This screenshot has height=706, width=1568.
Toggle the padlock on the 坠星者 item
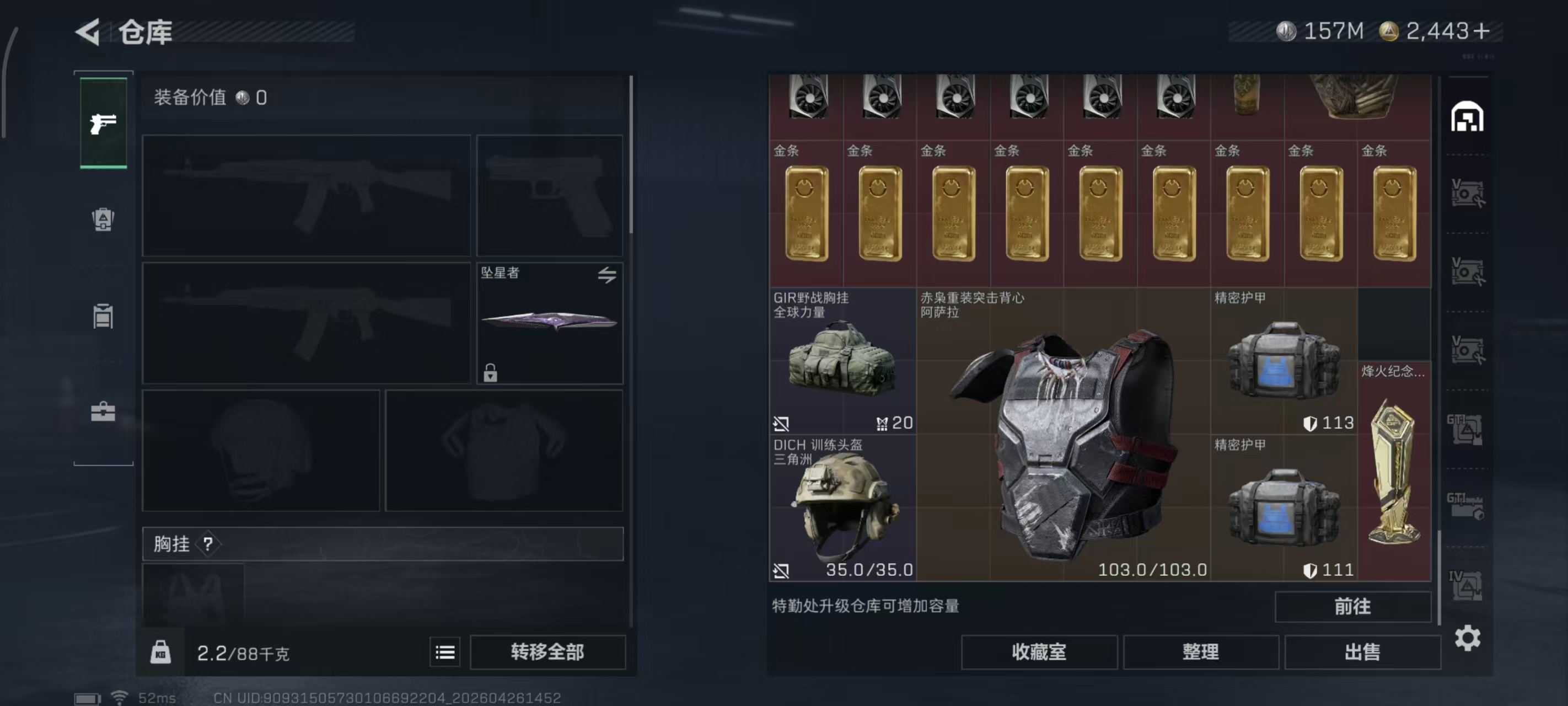pos(491,373)
